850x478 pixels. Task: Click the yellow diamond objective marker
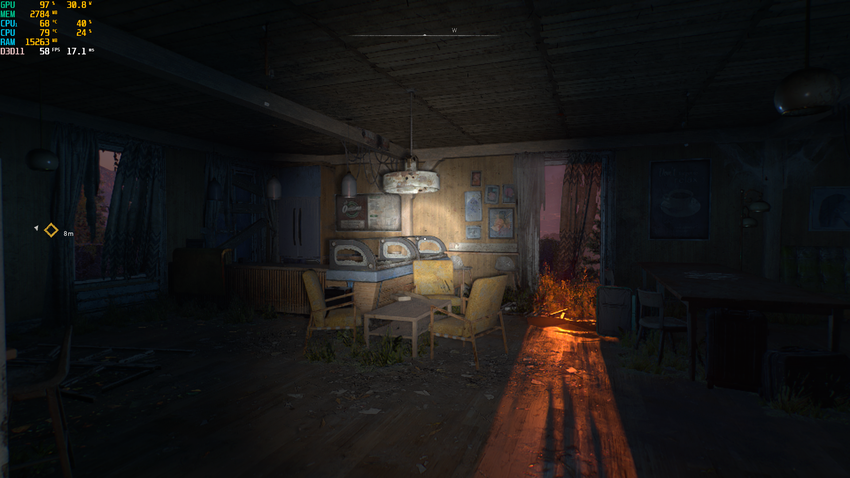click(x=51, y=231)
